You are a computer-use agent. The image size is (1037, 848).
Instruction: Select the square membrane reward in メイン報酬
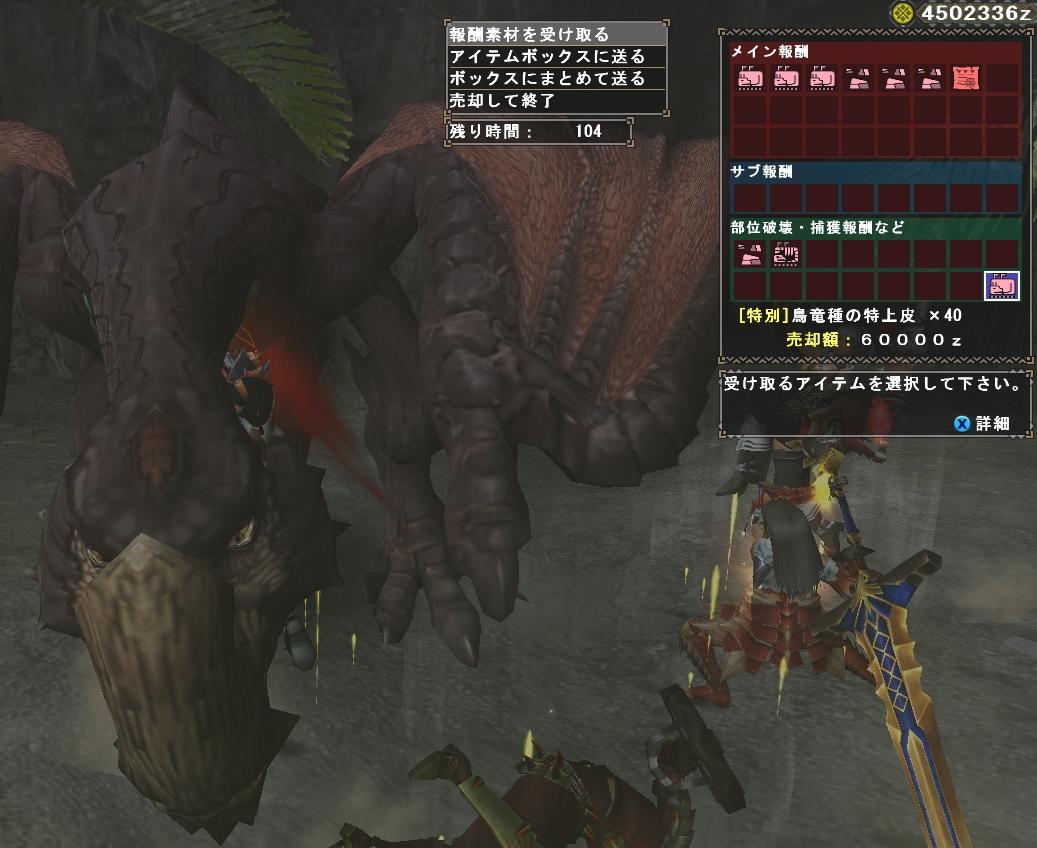tap(966, 78)
